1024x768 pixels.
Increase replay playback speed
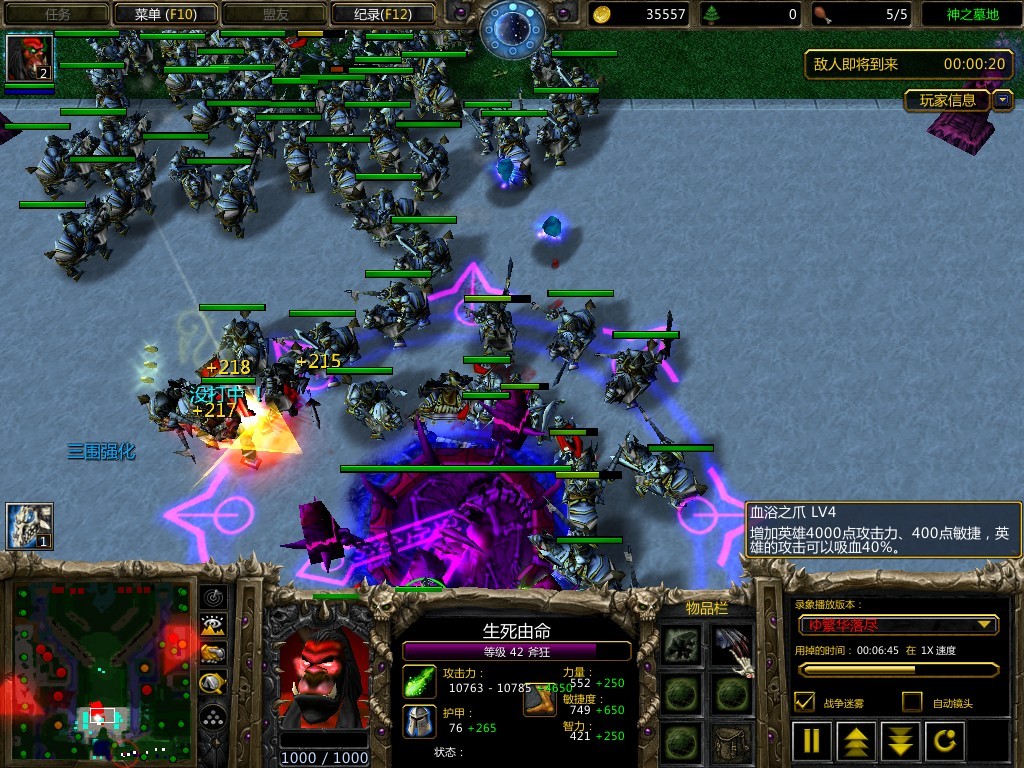point(856,741)
